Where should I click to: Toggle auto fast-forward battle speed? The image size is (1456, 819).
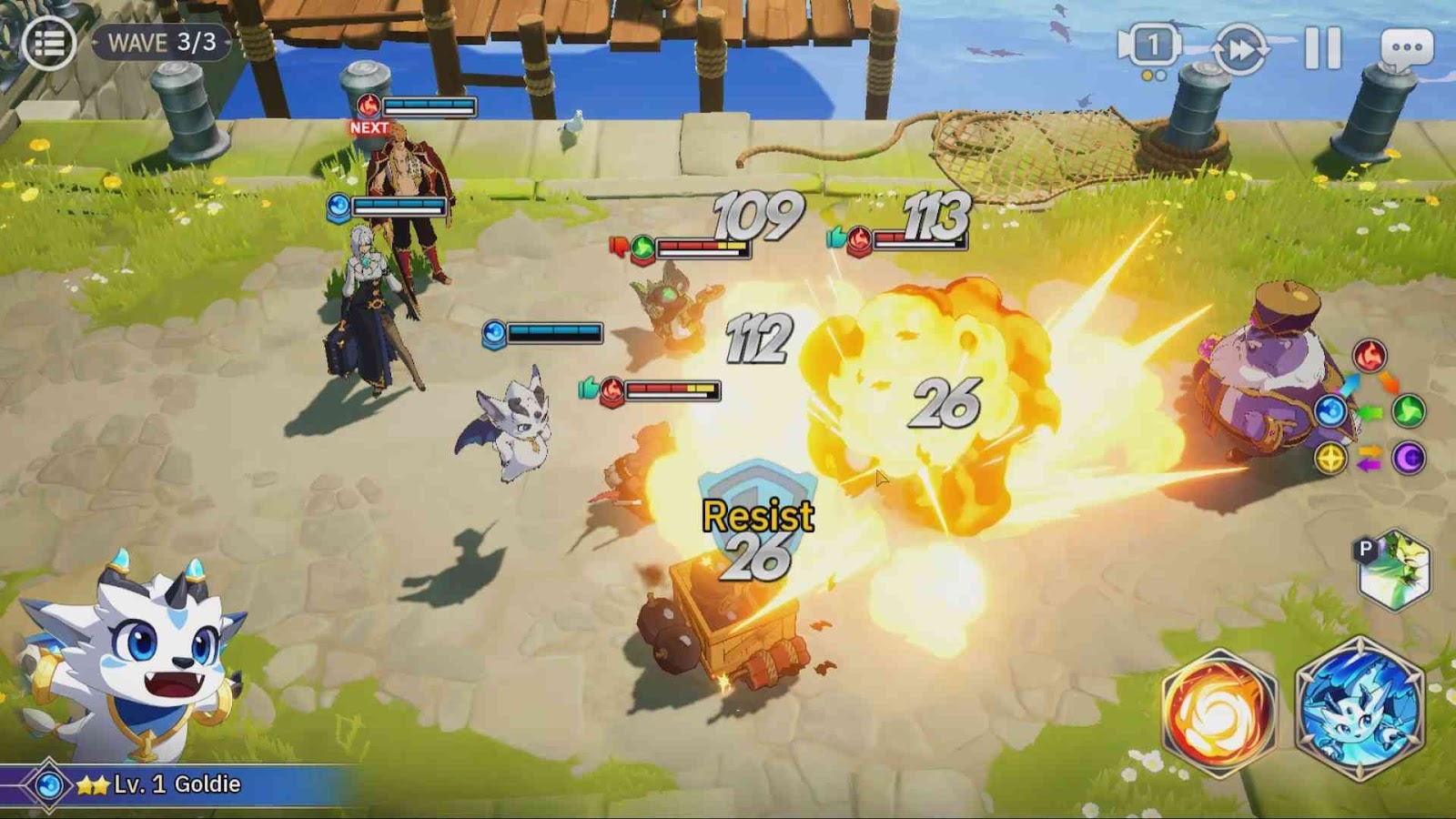(x=1240, y=48)
